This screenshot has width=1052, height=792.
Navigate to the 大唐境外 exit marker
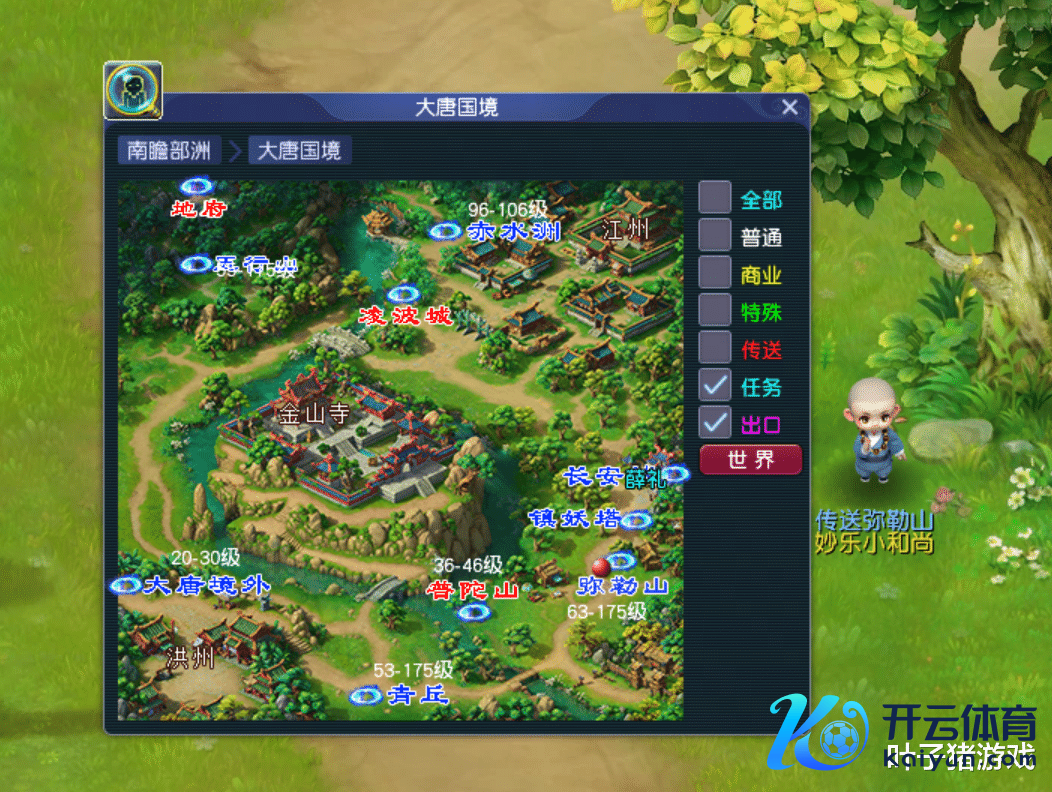click(127, 585)
